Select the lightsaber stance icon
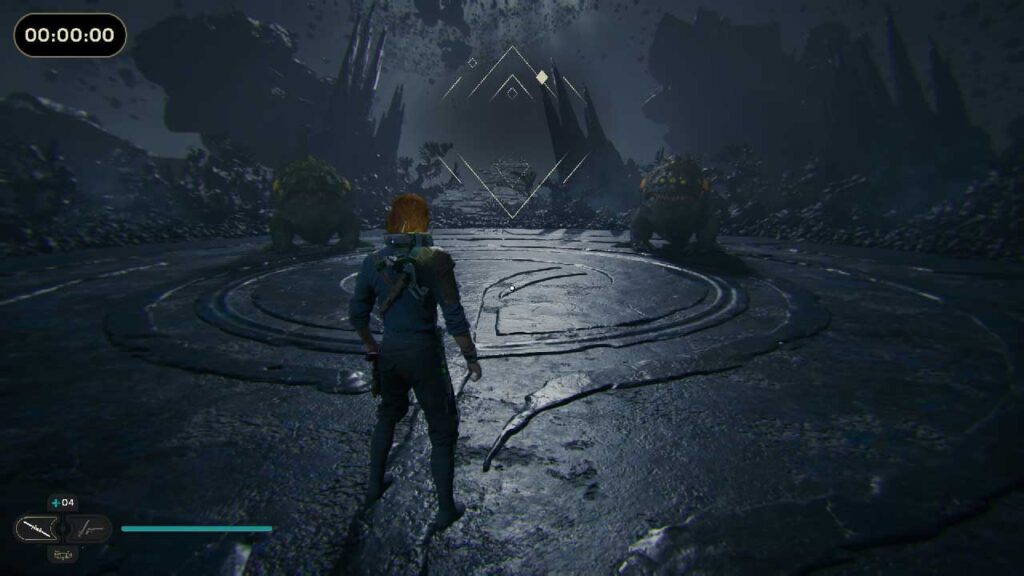This screenshot has height=576, width=1024. (x=36, y=528)
